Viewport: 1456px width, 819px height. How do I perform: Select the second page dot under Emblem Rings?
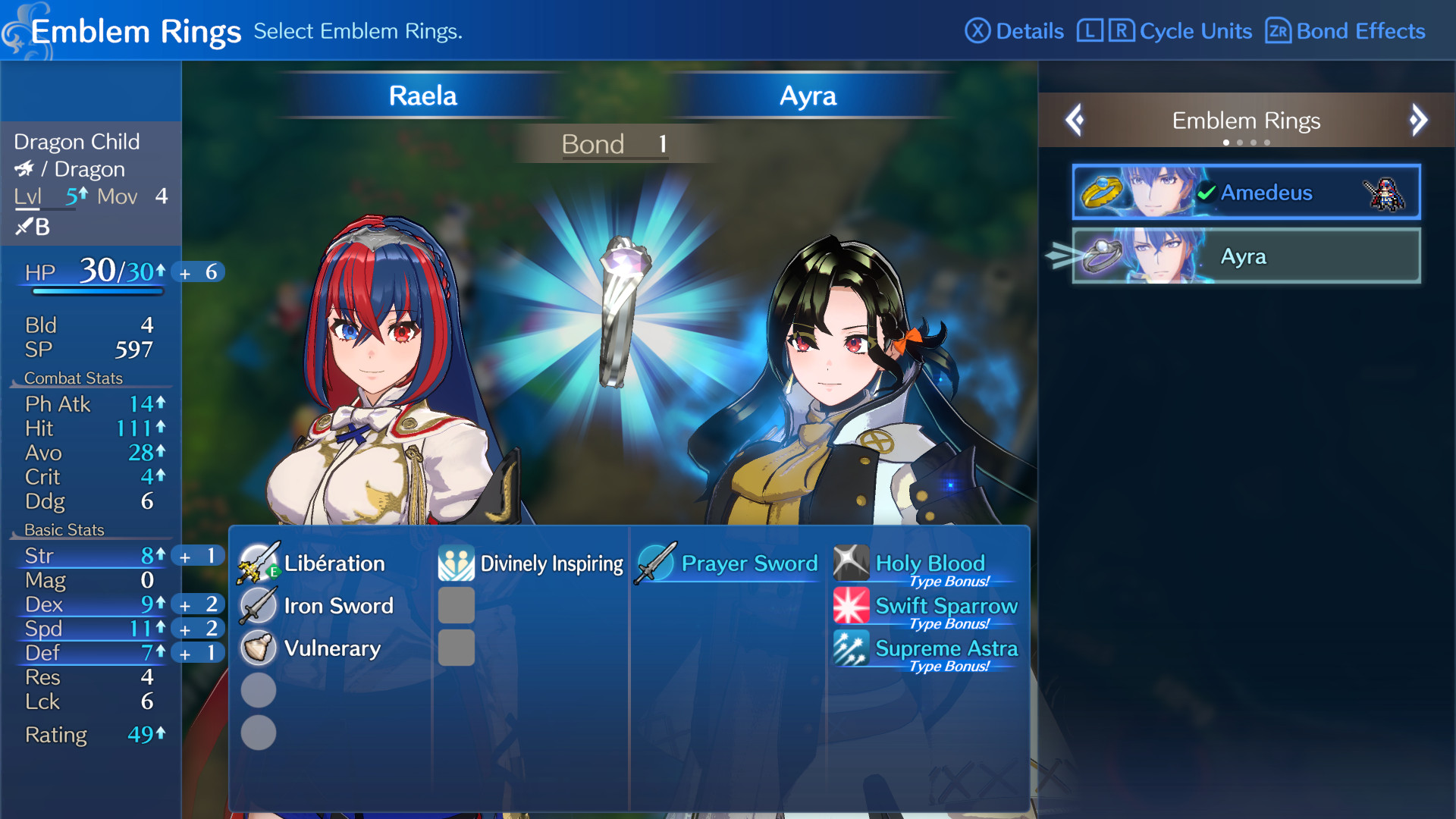[x=1241, y=142]
